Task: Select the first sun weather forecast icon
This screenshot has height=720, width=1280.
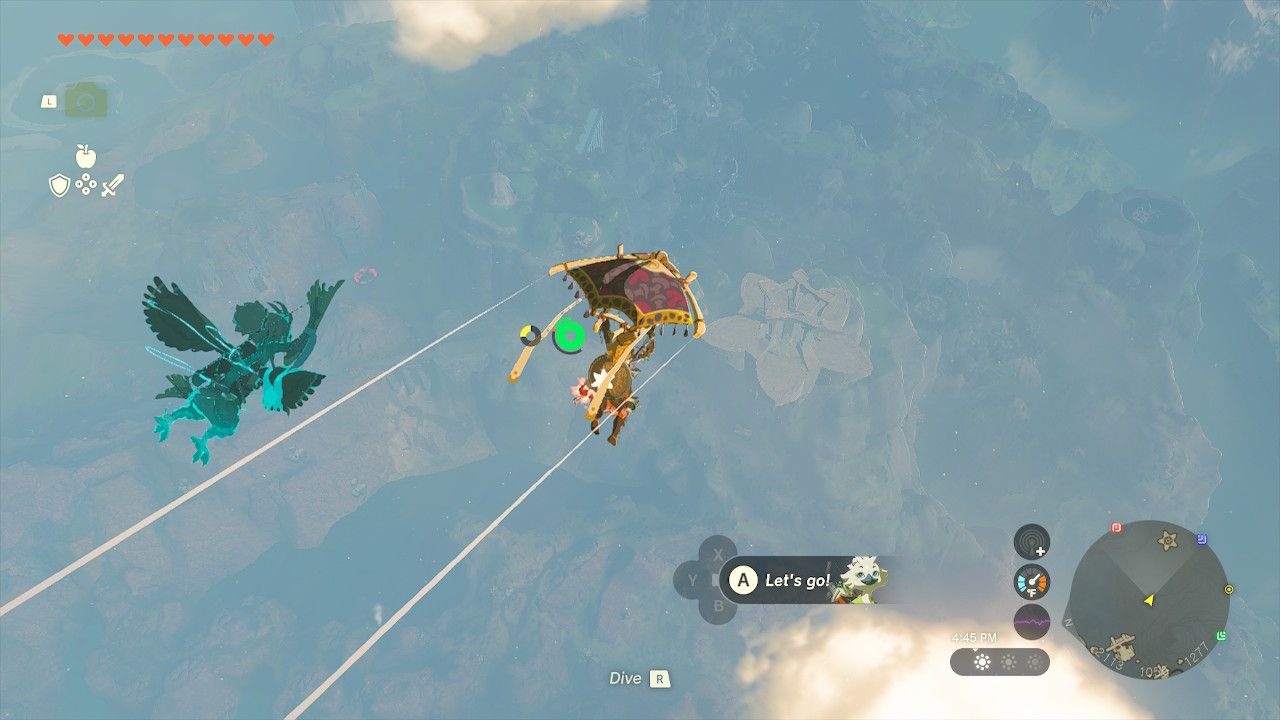Action: [x=982, y=662]
